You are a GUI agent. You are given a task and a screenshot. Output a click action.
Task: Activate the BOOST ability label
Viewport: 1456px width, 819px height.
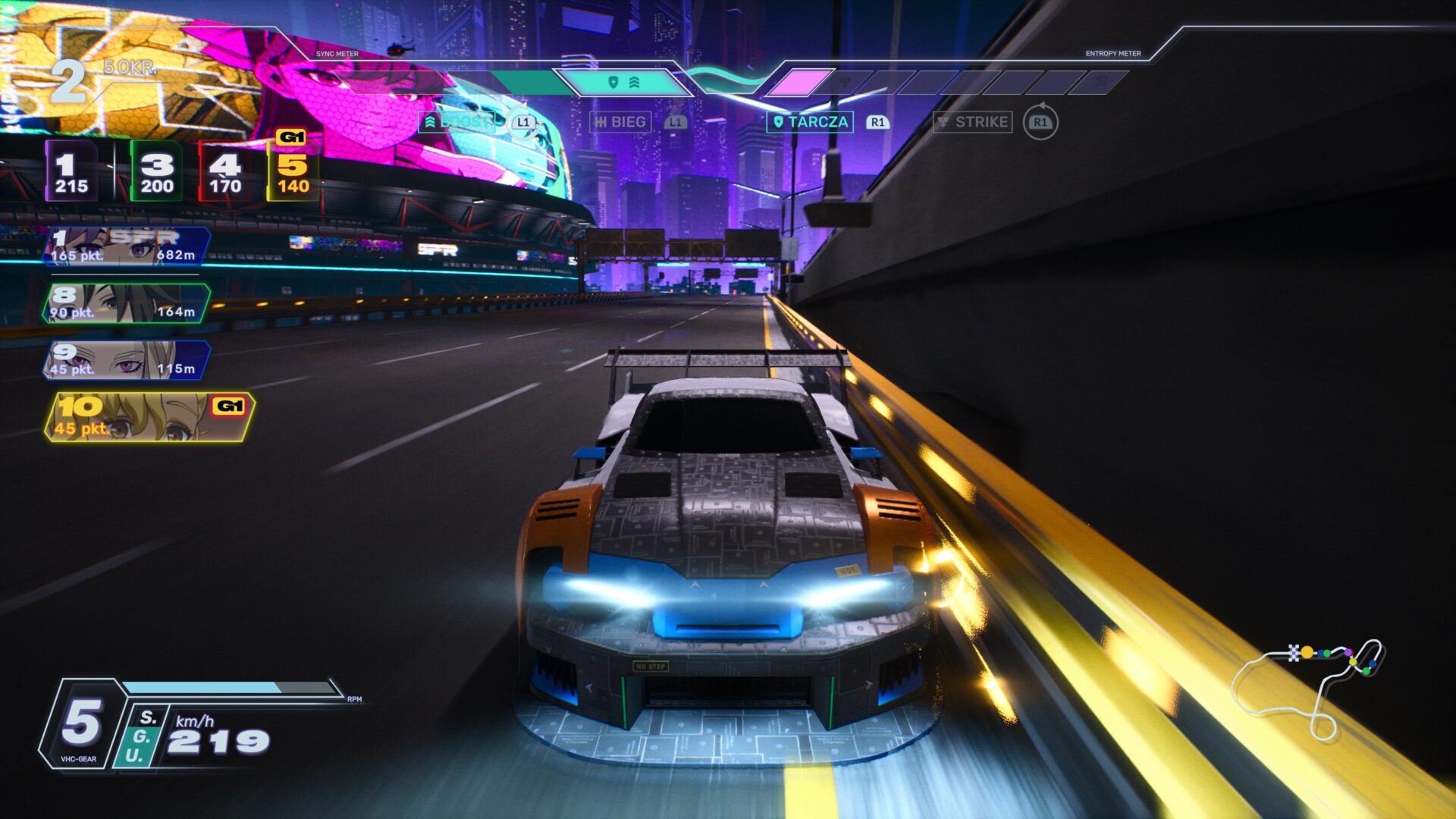pos(457,122)
